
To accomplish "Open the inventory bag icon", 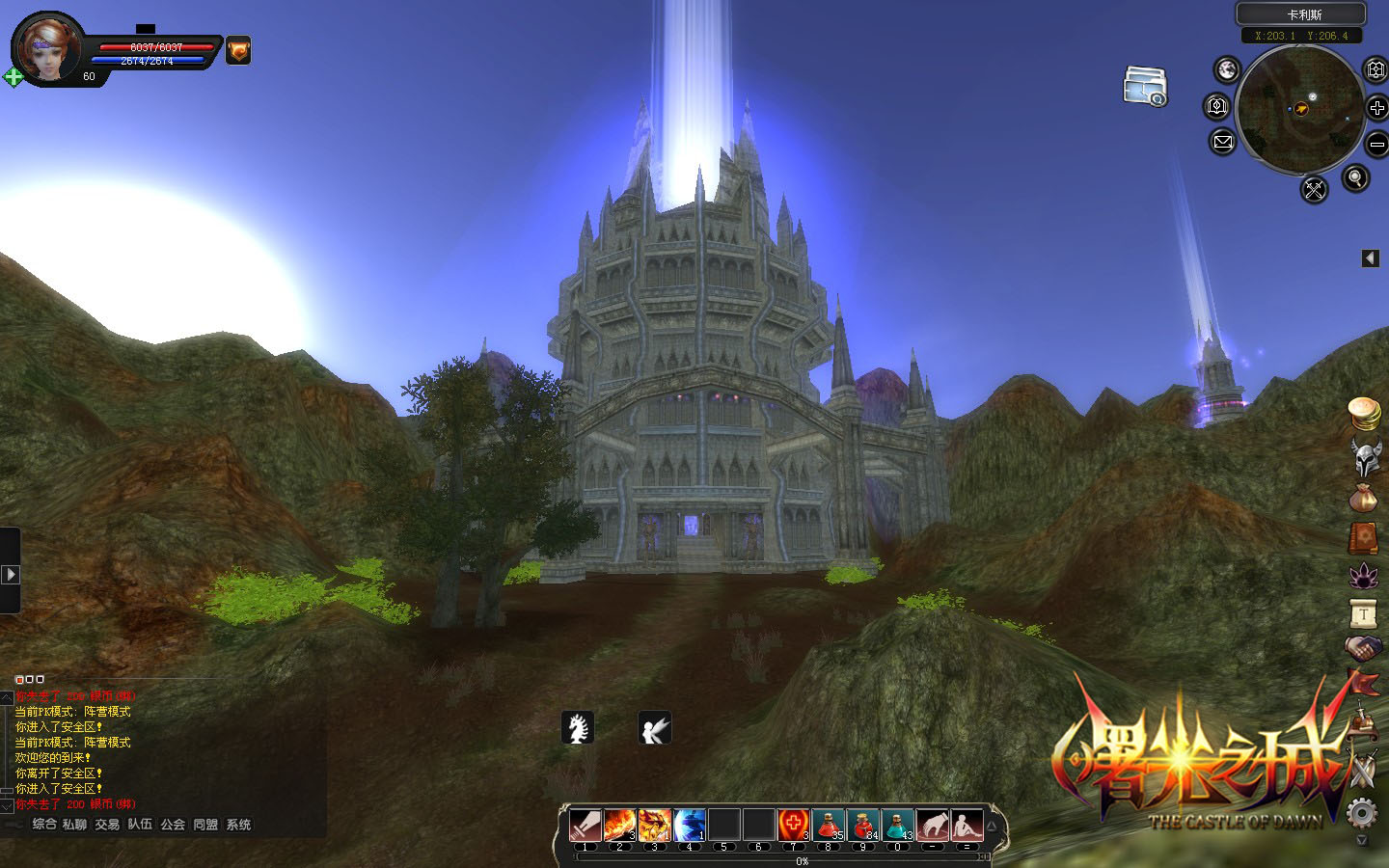I will point(1364,499).
